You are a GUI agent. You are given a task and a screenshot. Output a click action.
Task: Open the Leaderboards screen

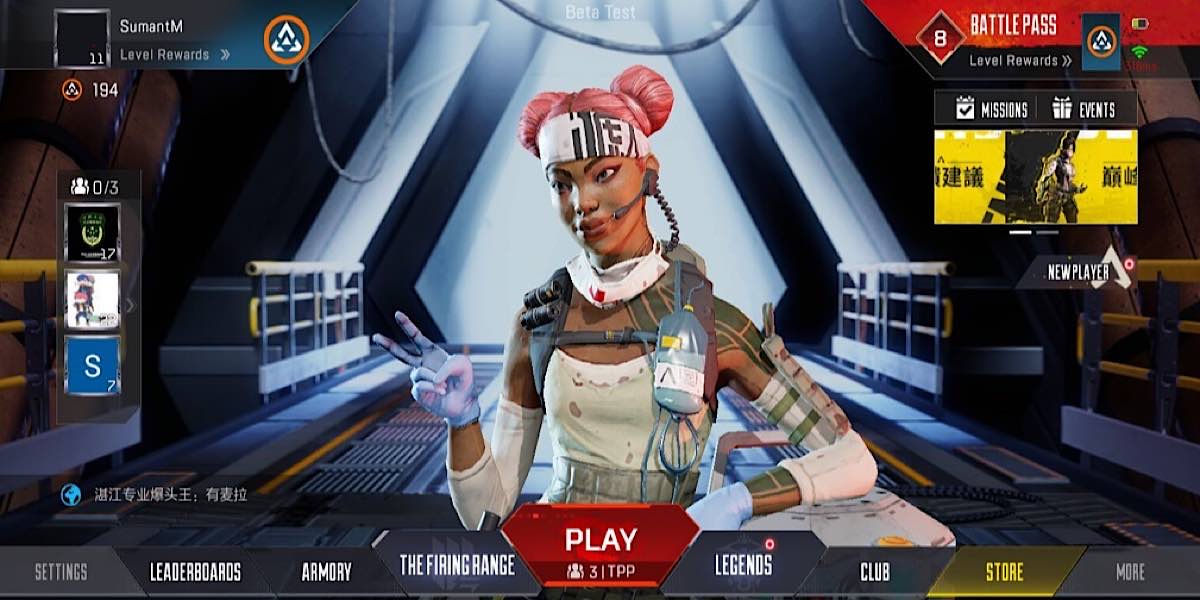(195, 572)
